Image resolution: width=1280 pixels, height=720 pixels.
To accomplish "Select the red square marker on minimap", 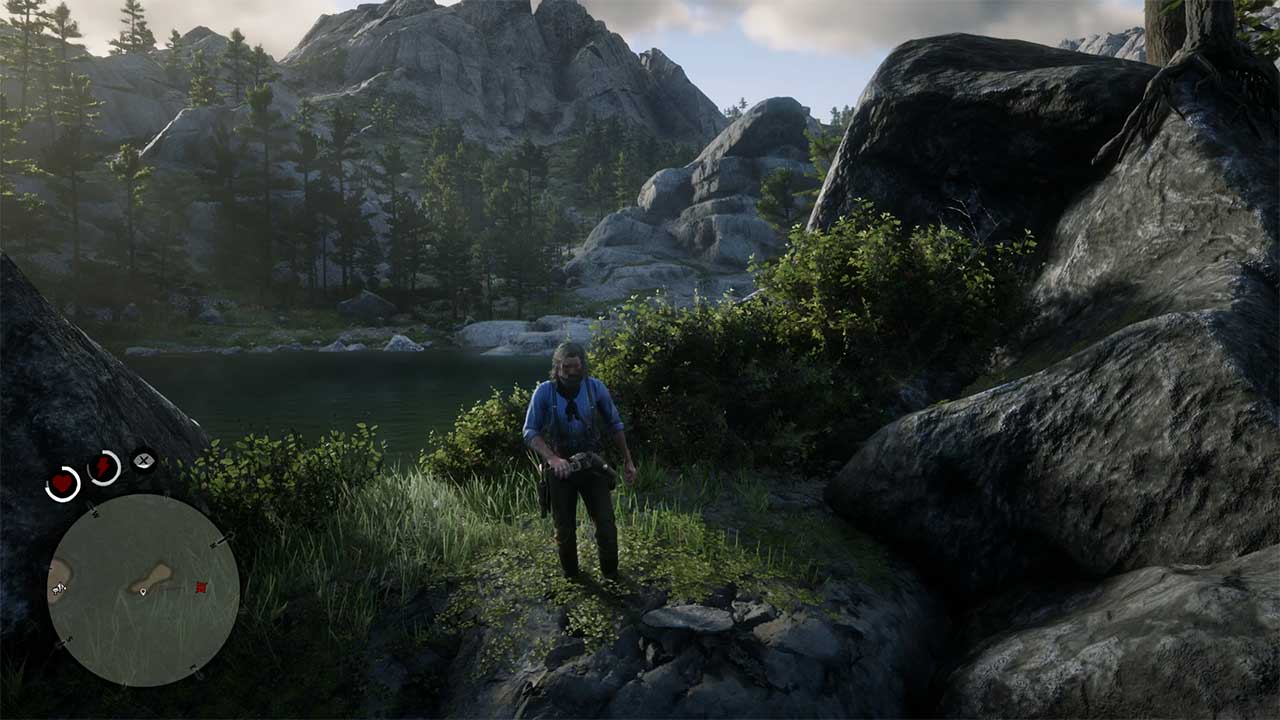I will (x=201, y=587).
